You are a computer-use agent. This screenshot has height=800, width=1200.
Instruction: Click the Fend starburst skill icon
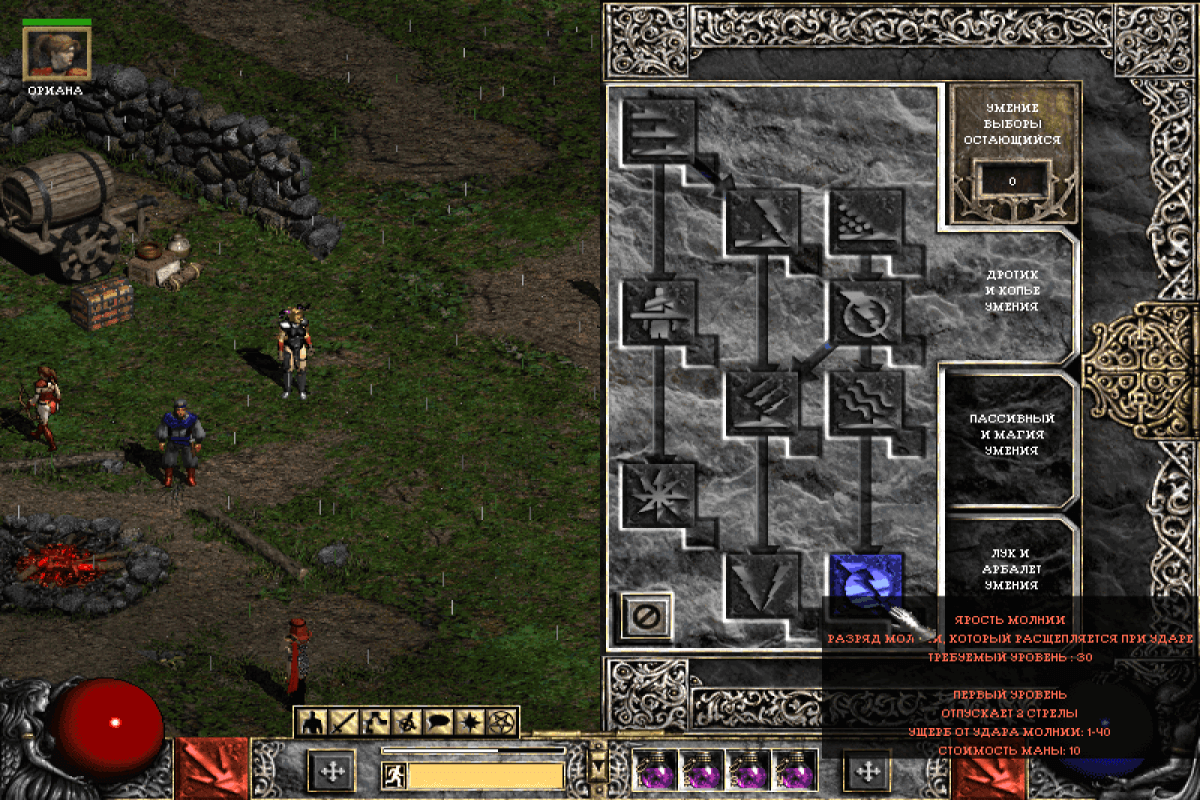click(x=659, y=494)
